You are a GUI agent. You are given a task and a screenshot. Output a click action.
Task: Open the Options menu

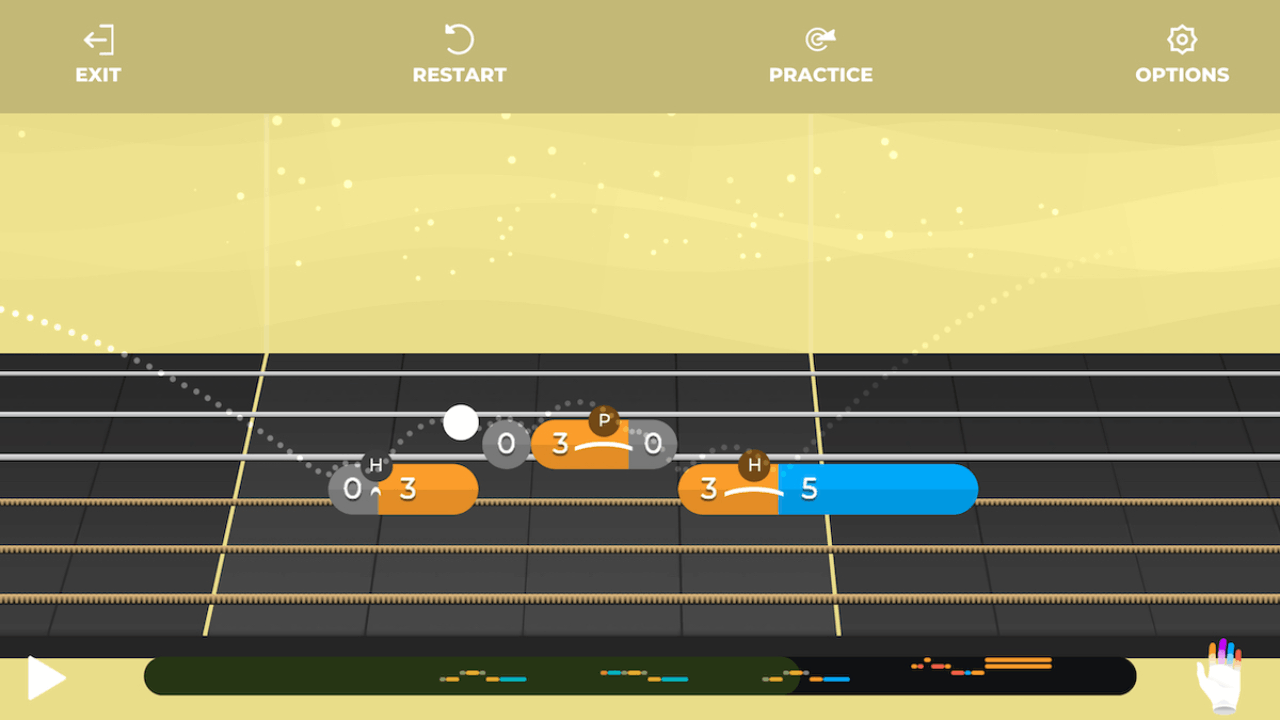[1182, 56]
